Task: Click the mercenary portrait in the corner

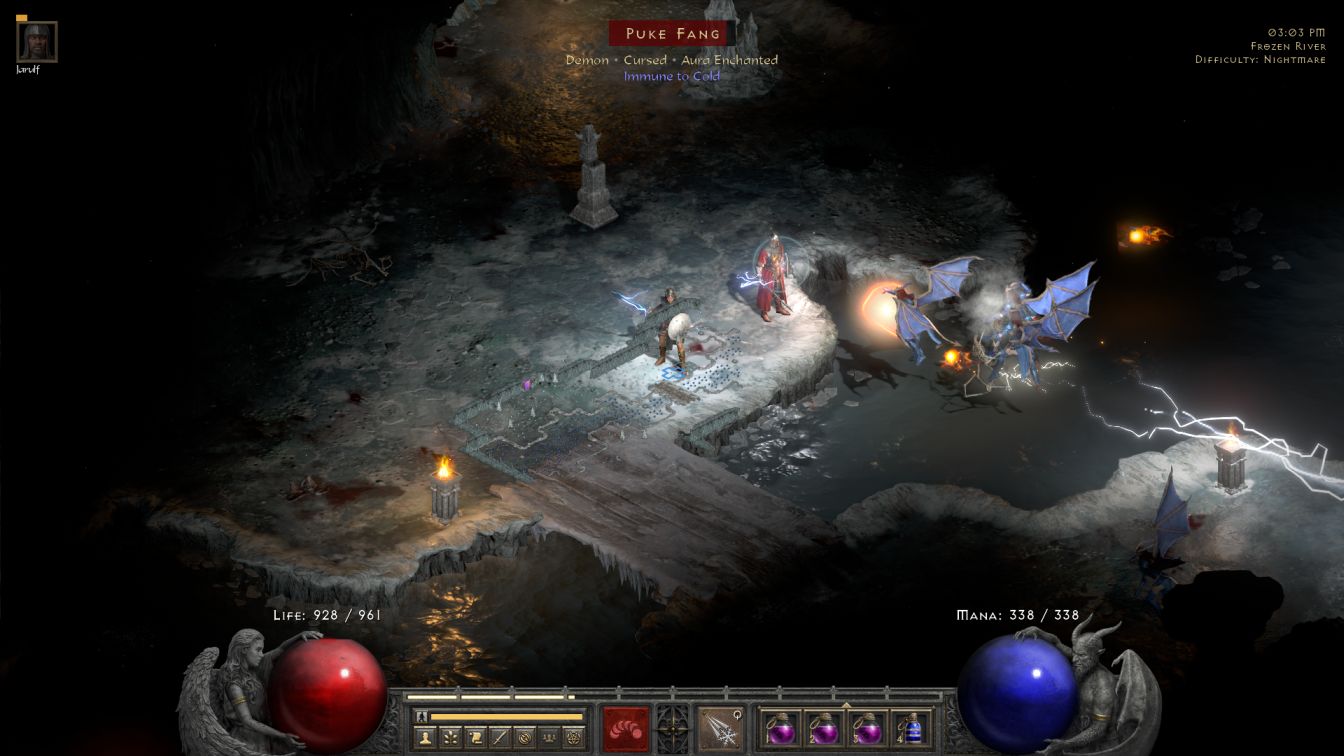Action: [37, 42]
